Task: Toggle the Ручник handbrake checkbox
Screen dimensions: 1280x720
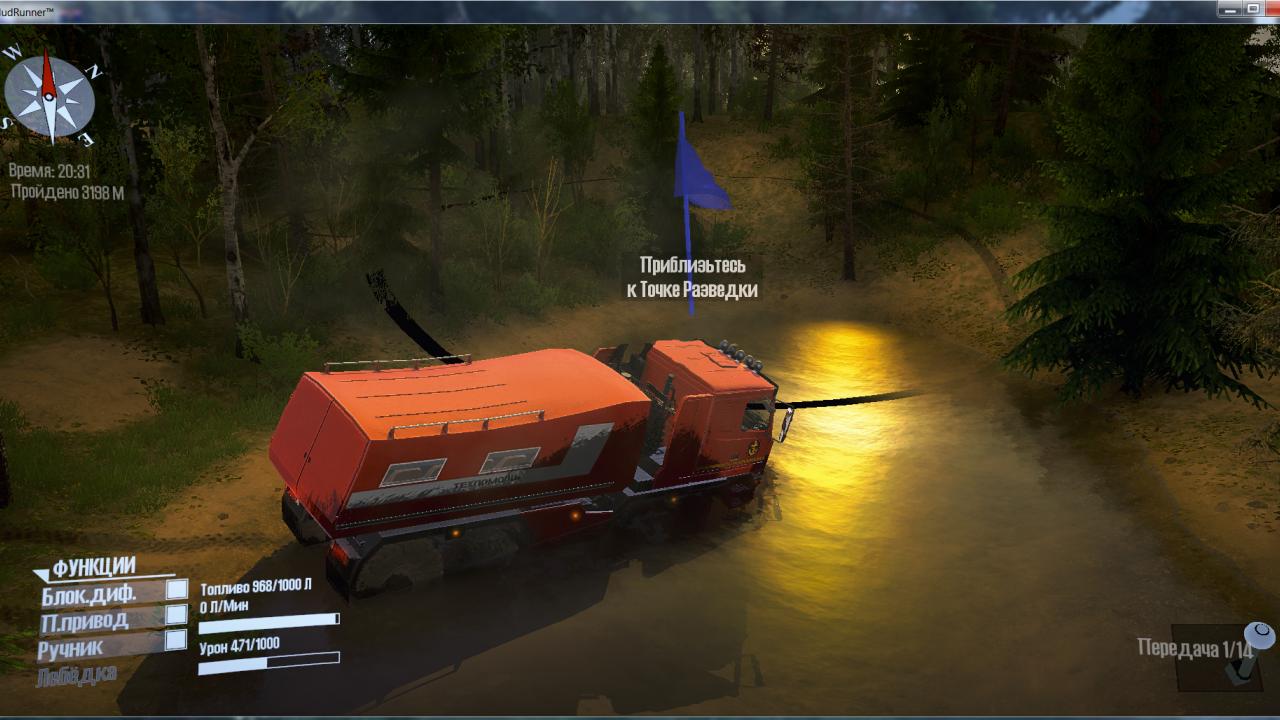Action: (177, 640)
